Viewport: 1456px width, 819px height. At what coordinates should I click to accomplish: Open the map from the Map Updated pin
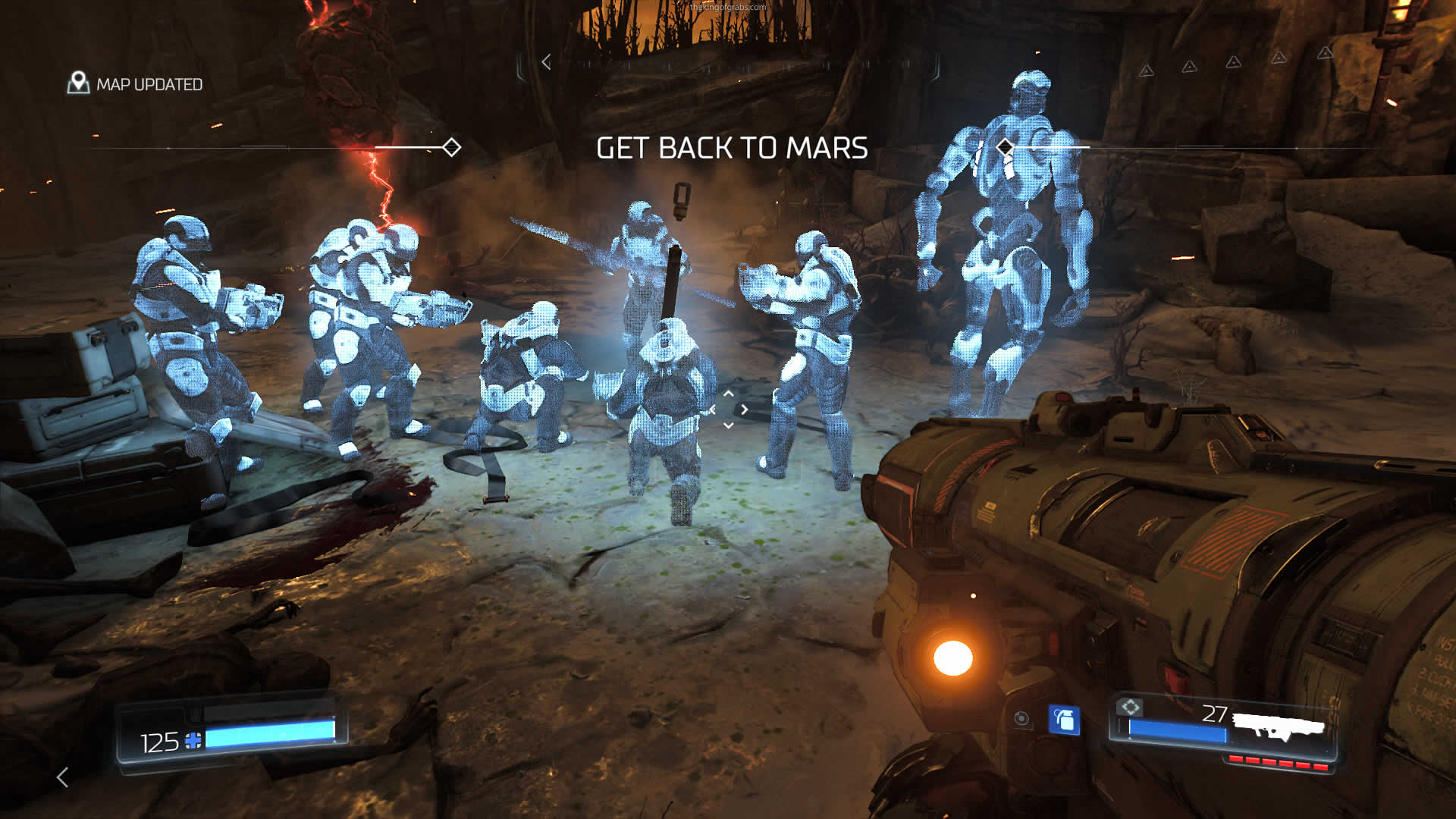tap(78, 83)
